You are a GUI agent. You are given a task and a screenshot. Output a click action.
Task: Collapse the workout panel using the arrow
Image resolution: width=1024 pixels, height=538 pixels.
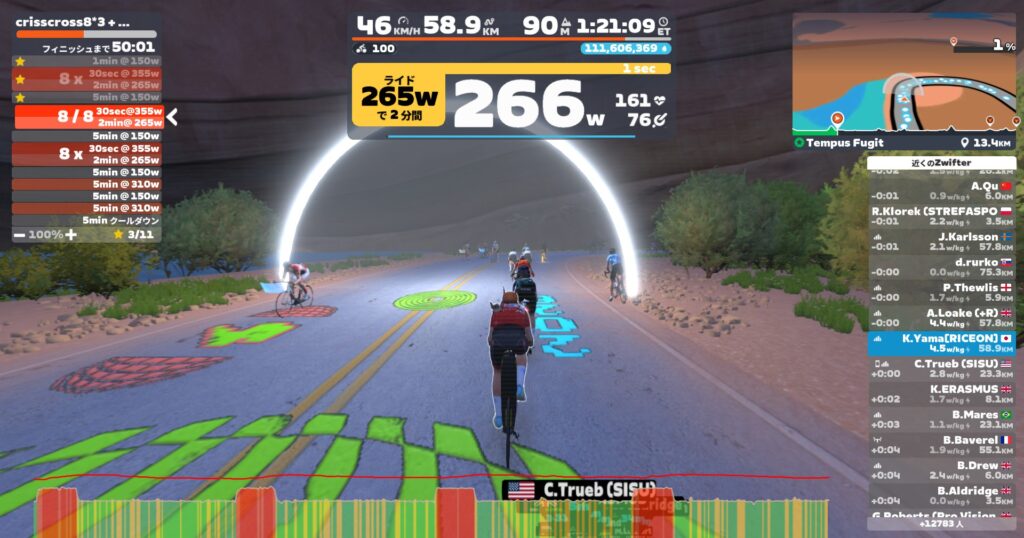click(172, 117)
